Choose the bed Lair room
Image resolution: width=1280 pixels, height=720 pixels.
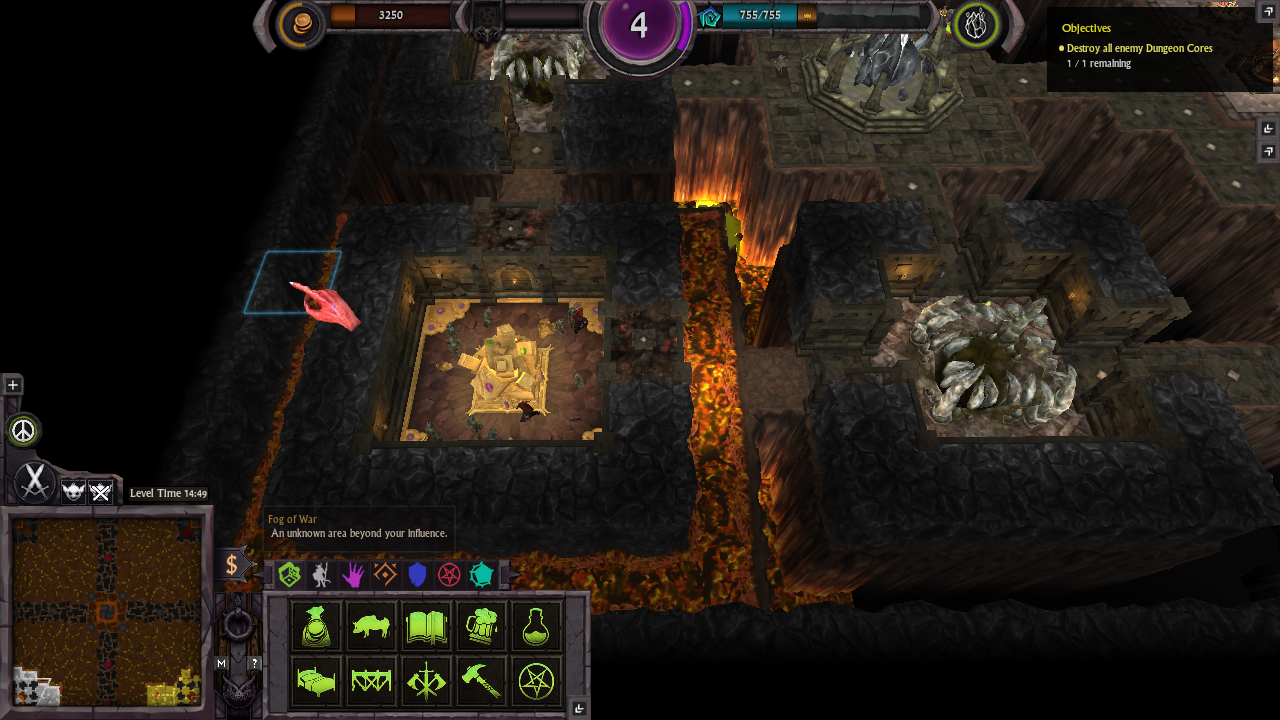click(x=316, y=682)
